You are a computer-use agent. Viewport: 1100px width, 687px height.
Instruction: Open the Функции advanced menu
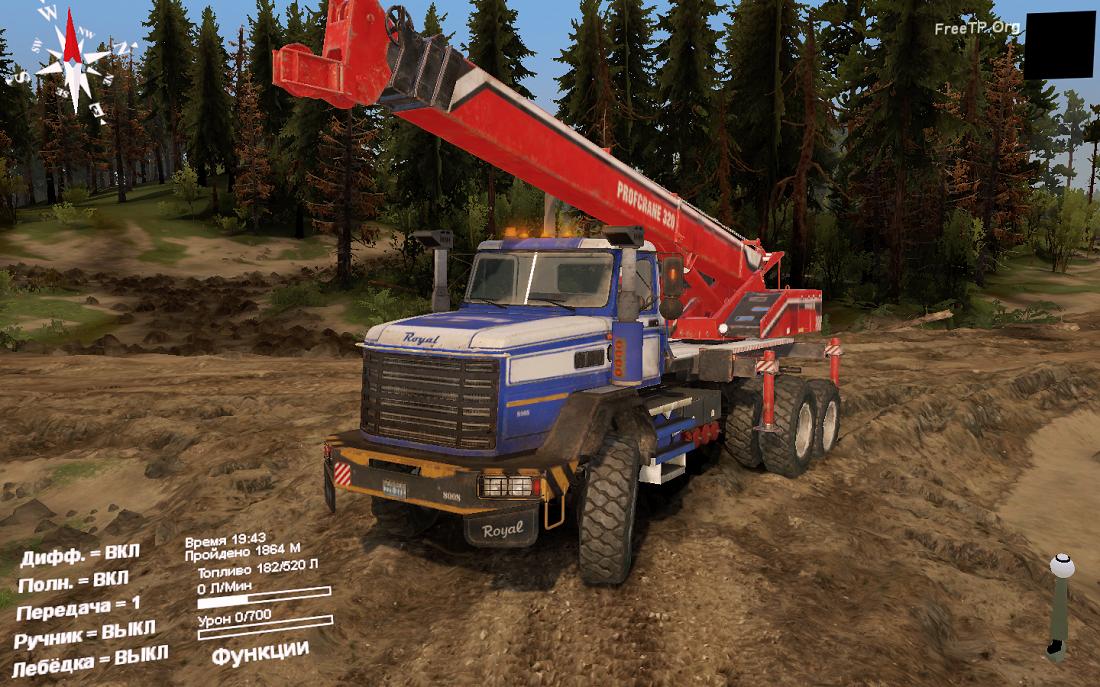(x=259, y=651)
